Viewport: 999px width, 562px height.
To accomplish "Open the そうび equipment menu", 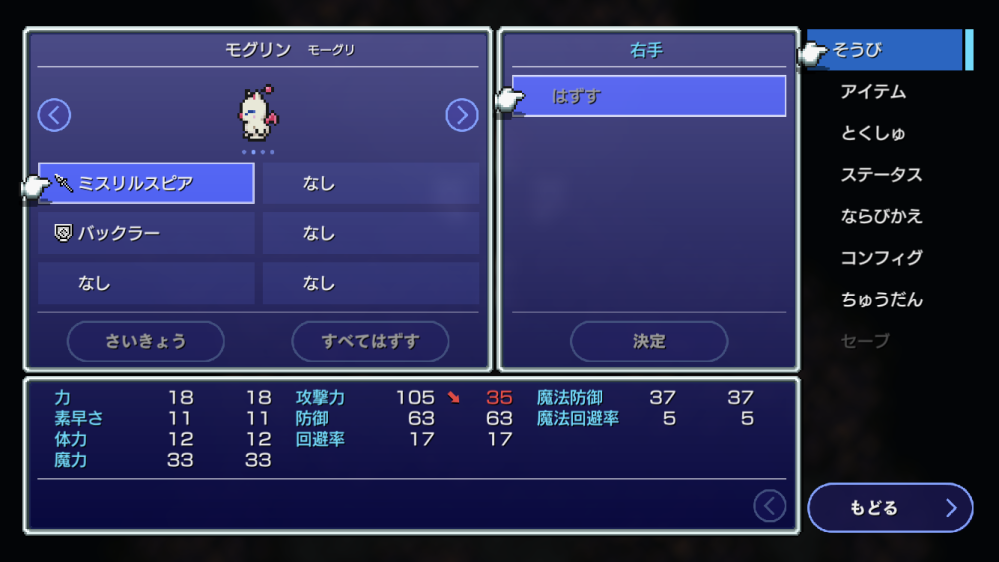I will point(884,50).
